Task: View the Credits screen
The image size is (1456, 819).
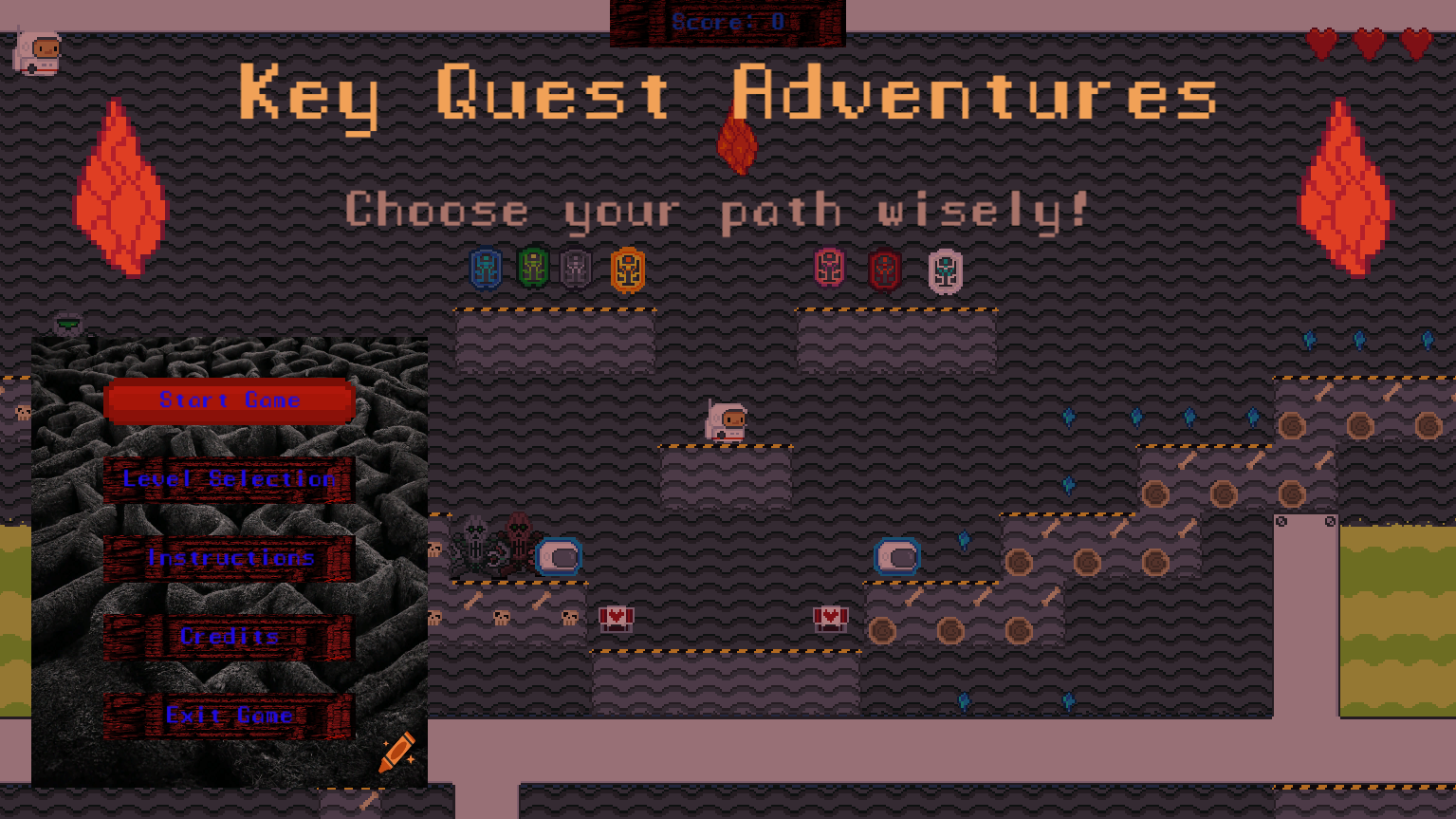Action: coord(230,636)
